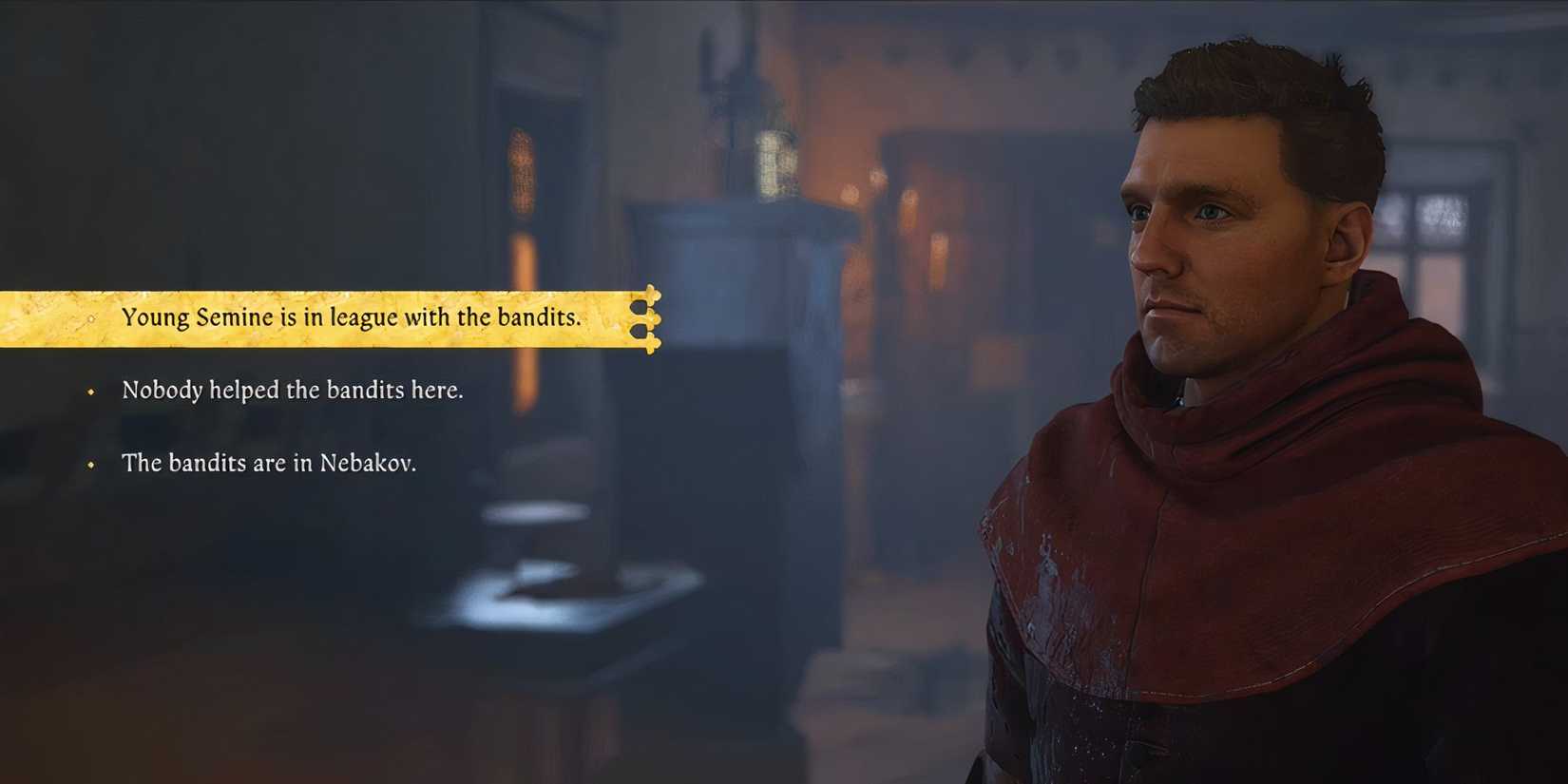Choose "Nobody helped the bandits here." response
This screenshot has height=784, width=1568.
coord(292,390)
